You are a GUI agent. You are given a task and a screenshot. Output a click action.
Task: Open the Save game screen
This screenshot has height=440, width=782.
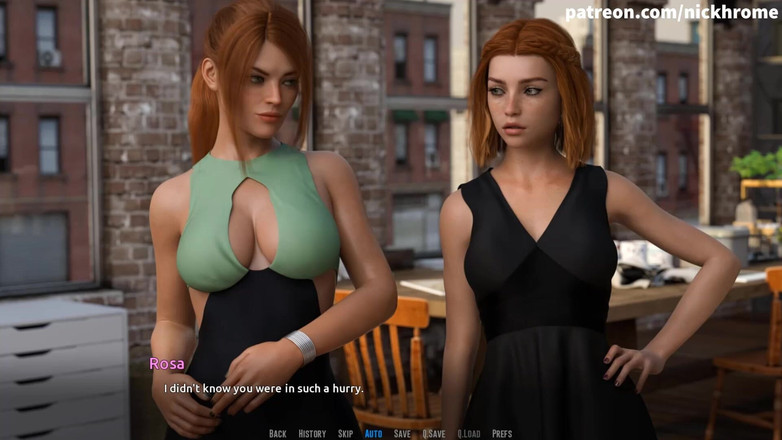pos(402,434)
